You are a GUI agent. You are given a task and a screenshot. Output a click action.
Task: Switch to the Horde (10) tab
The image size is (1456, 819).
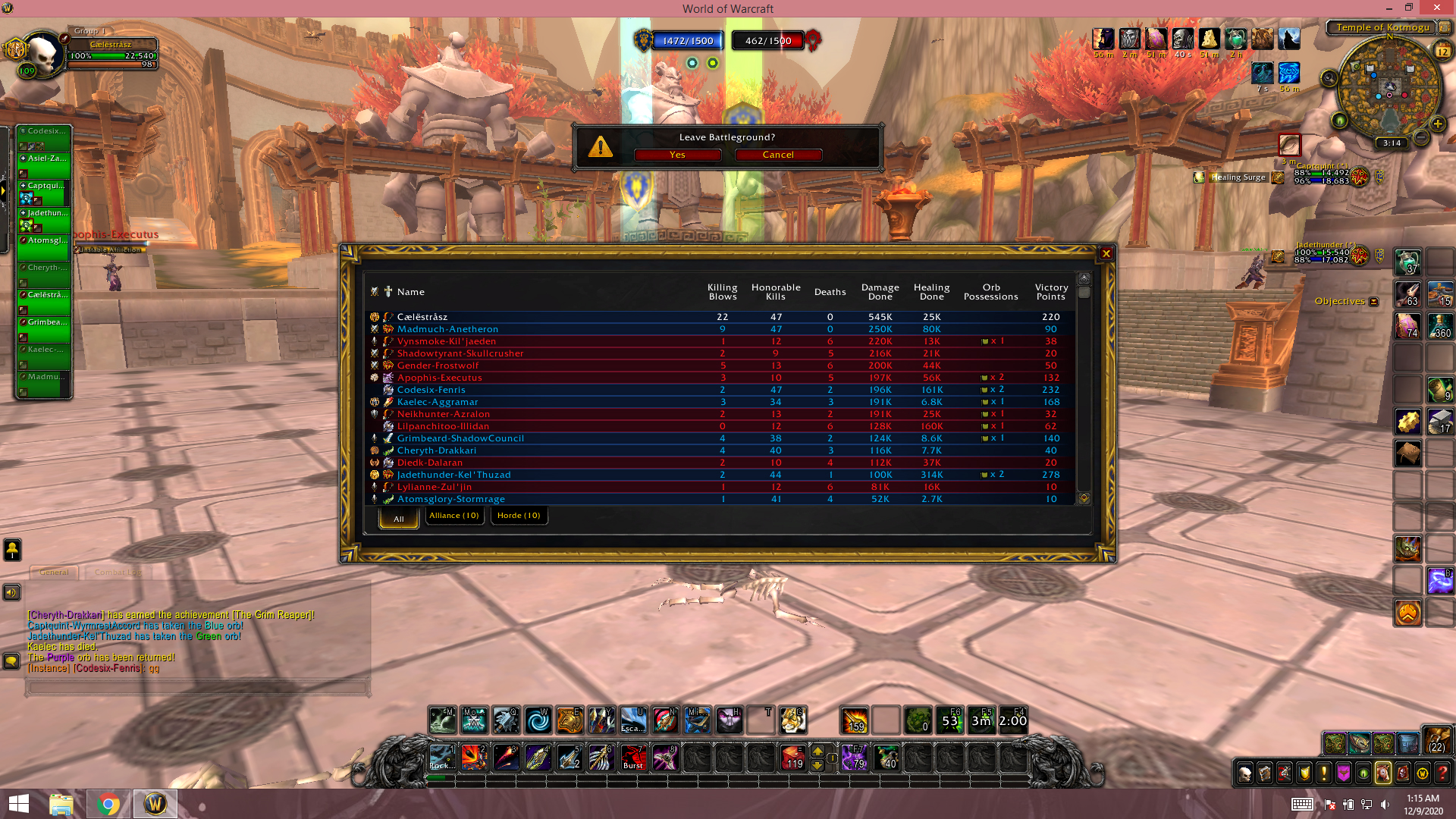(x=519, y=516)
